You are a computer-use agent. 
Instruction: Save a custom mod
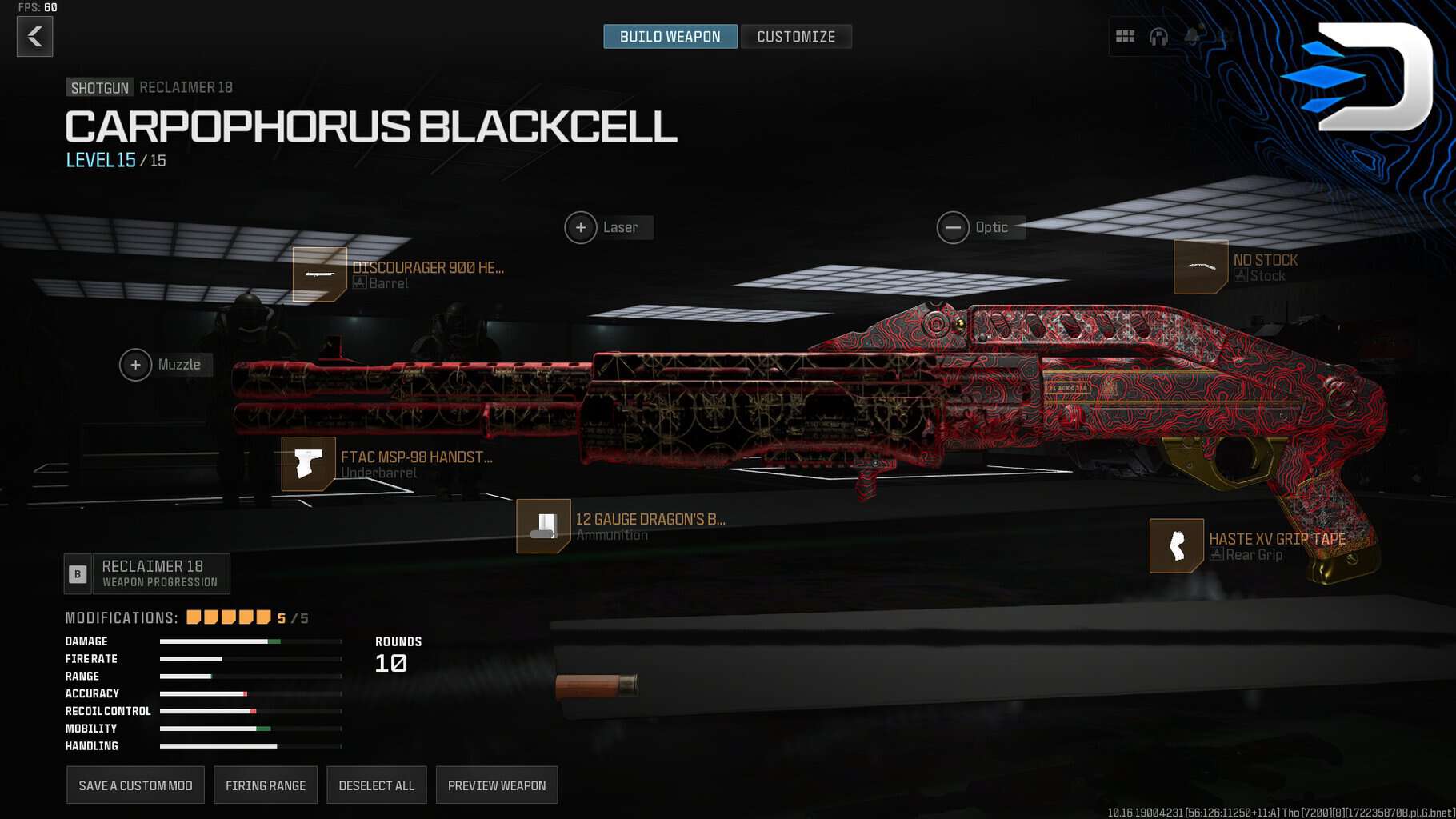click(x=135, y=785)
